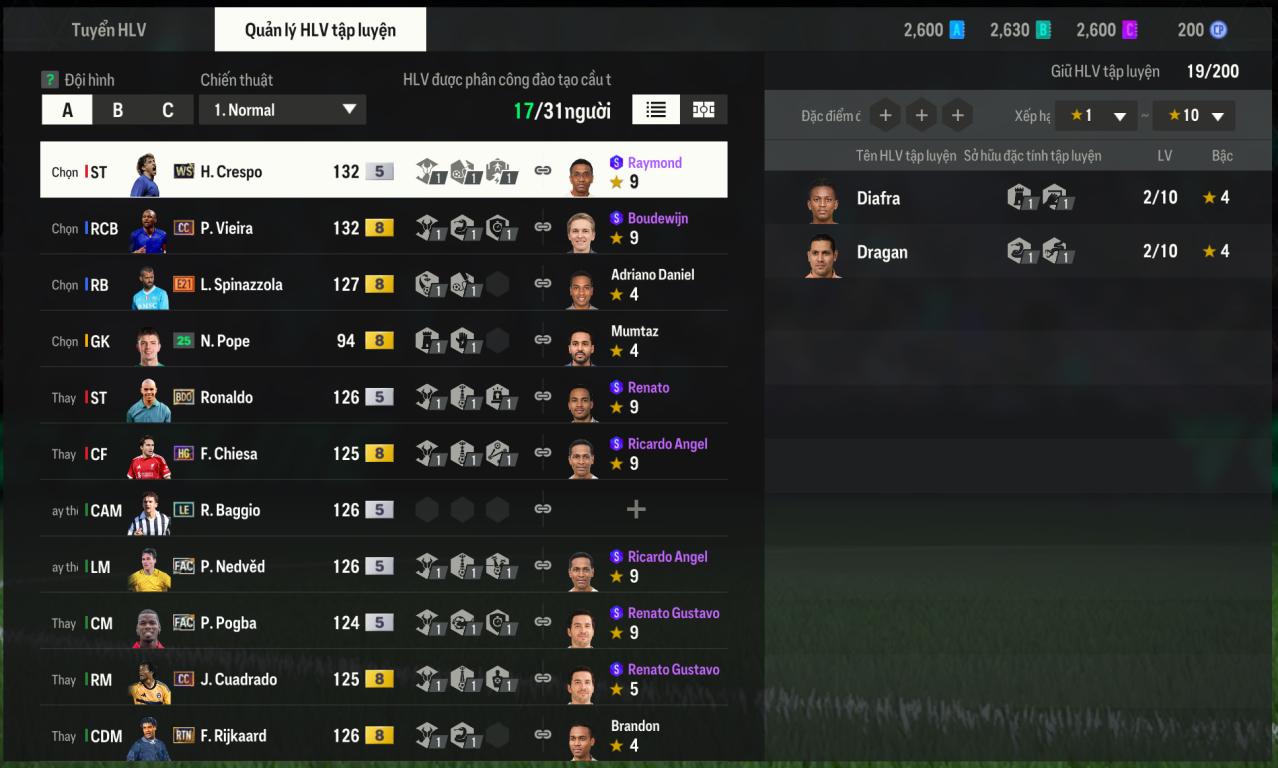Viewport: 1278px width, 768px height.
Task: Open the minimum star rank dropdown
Action: point(1096,116)
